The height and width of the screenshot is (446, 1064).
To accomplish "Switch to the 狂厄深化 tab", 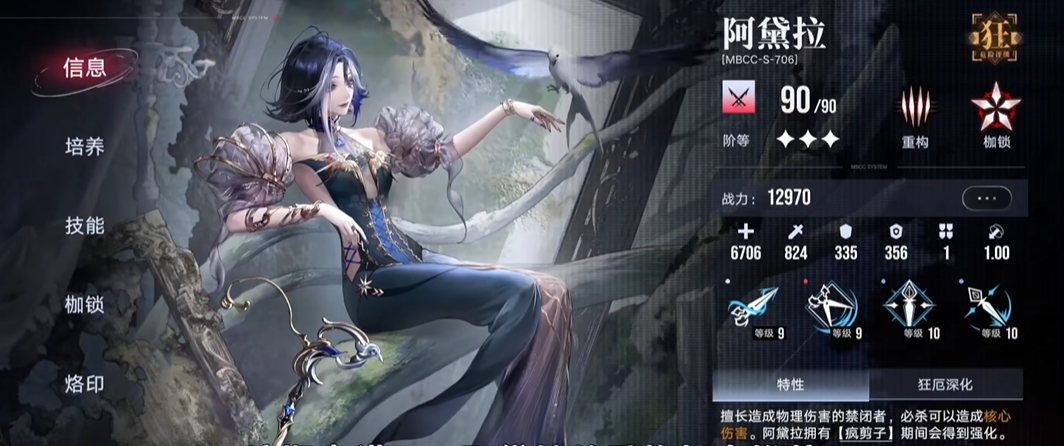I will point(945,384).
